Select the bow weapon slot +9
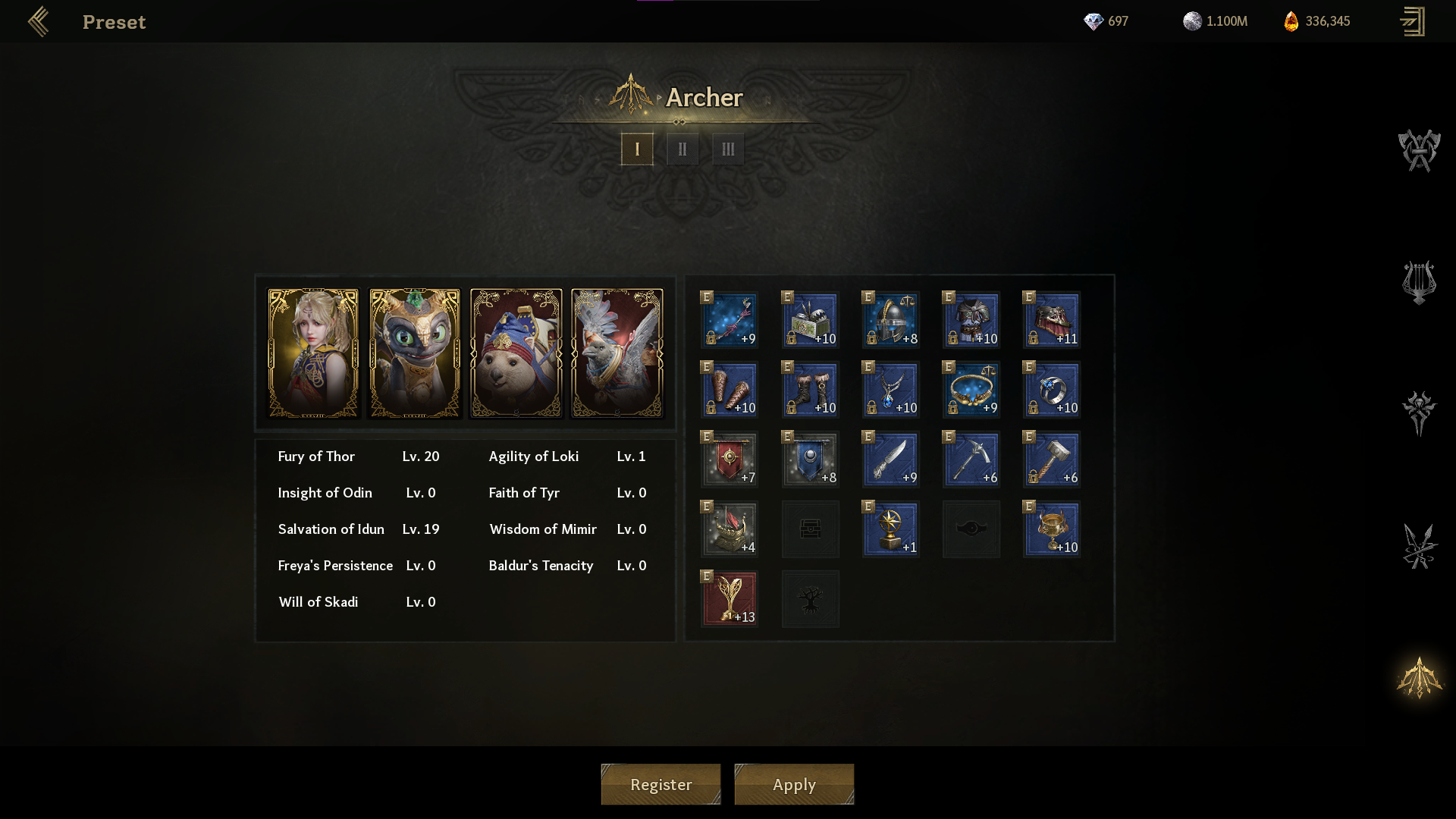1456x819 pixels. point(730,320)
